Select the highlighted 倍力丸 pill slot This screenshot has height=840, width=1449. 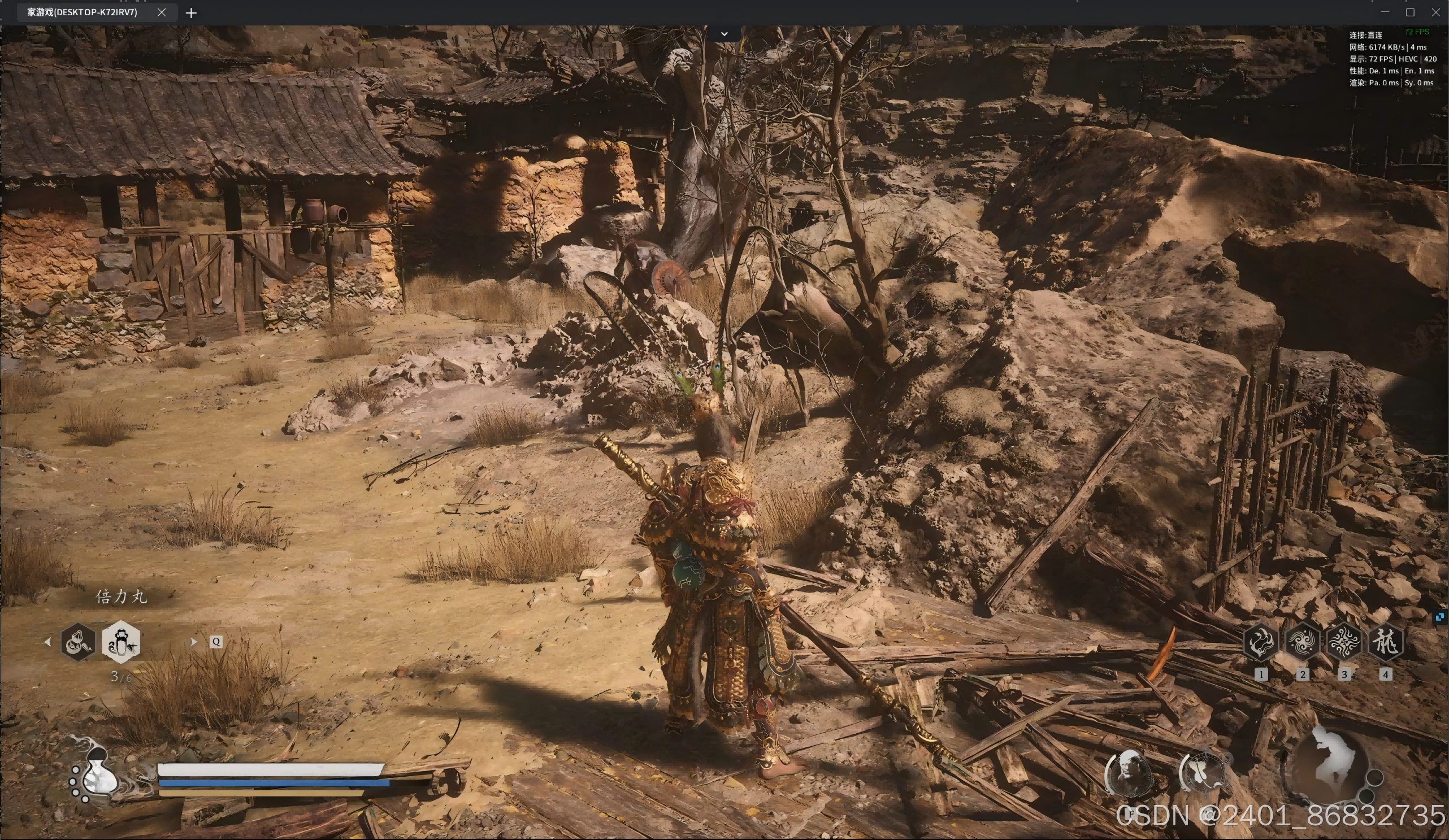(x=121, y=642)
